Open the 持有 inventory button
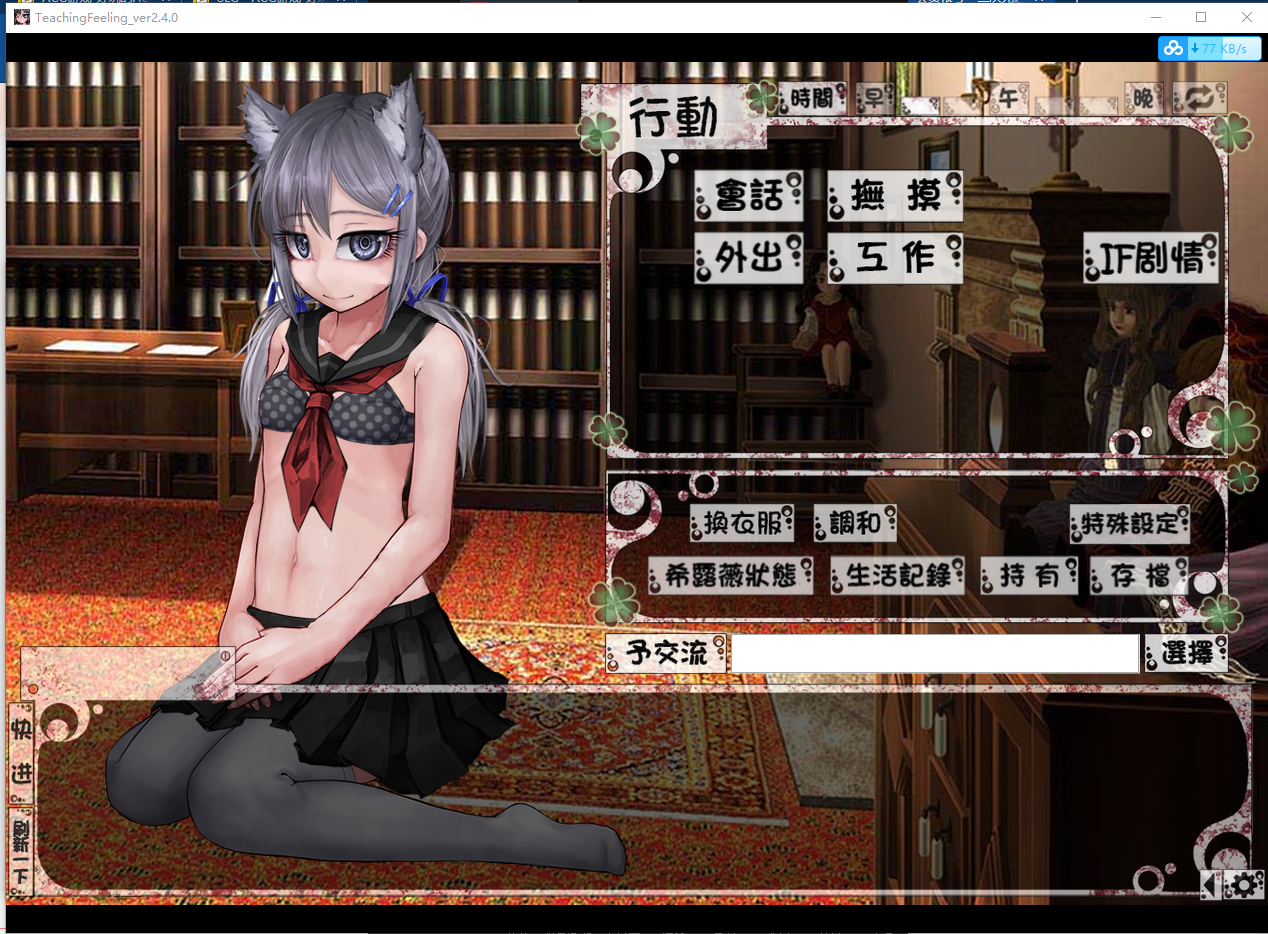 pyautogui.click(x=1029, y=576)
